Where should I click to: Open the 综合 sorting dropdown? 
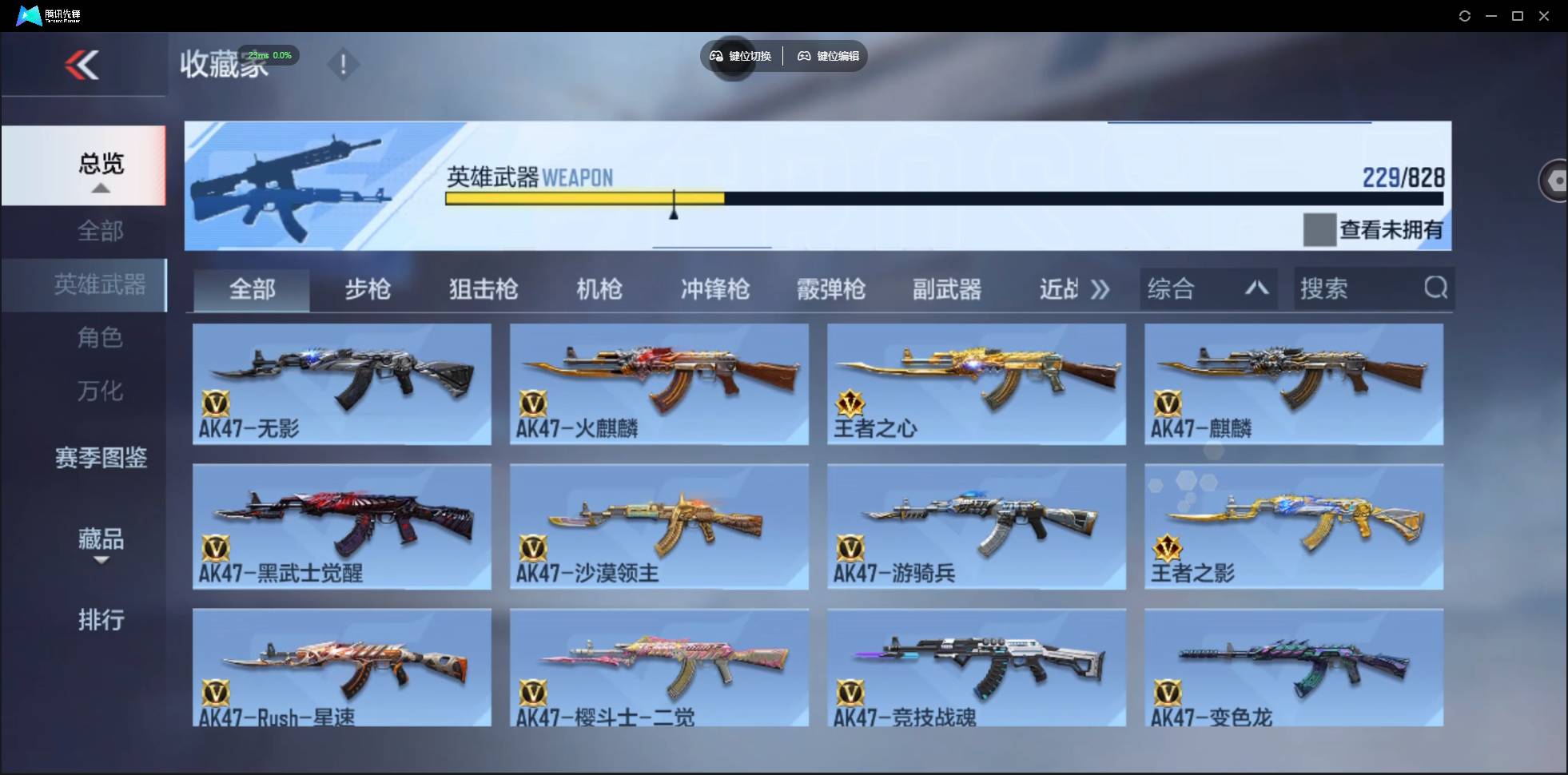pyautogui.click(x=1209, y=288)
